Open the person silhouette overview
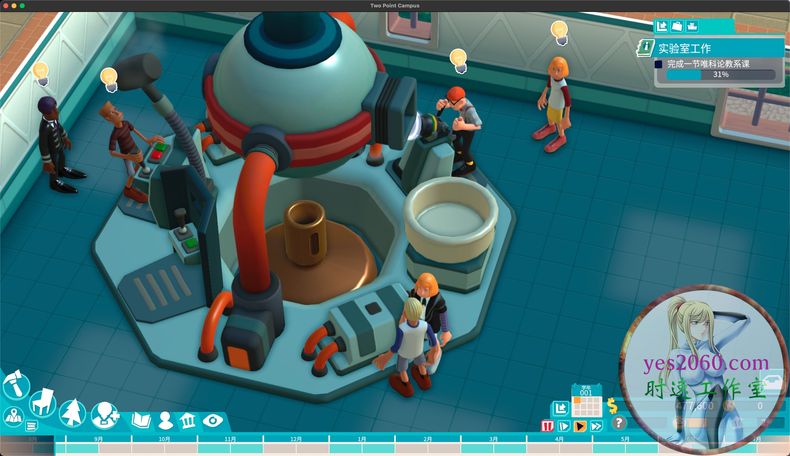 (x=165, y=420)
